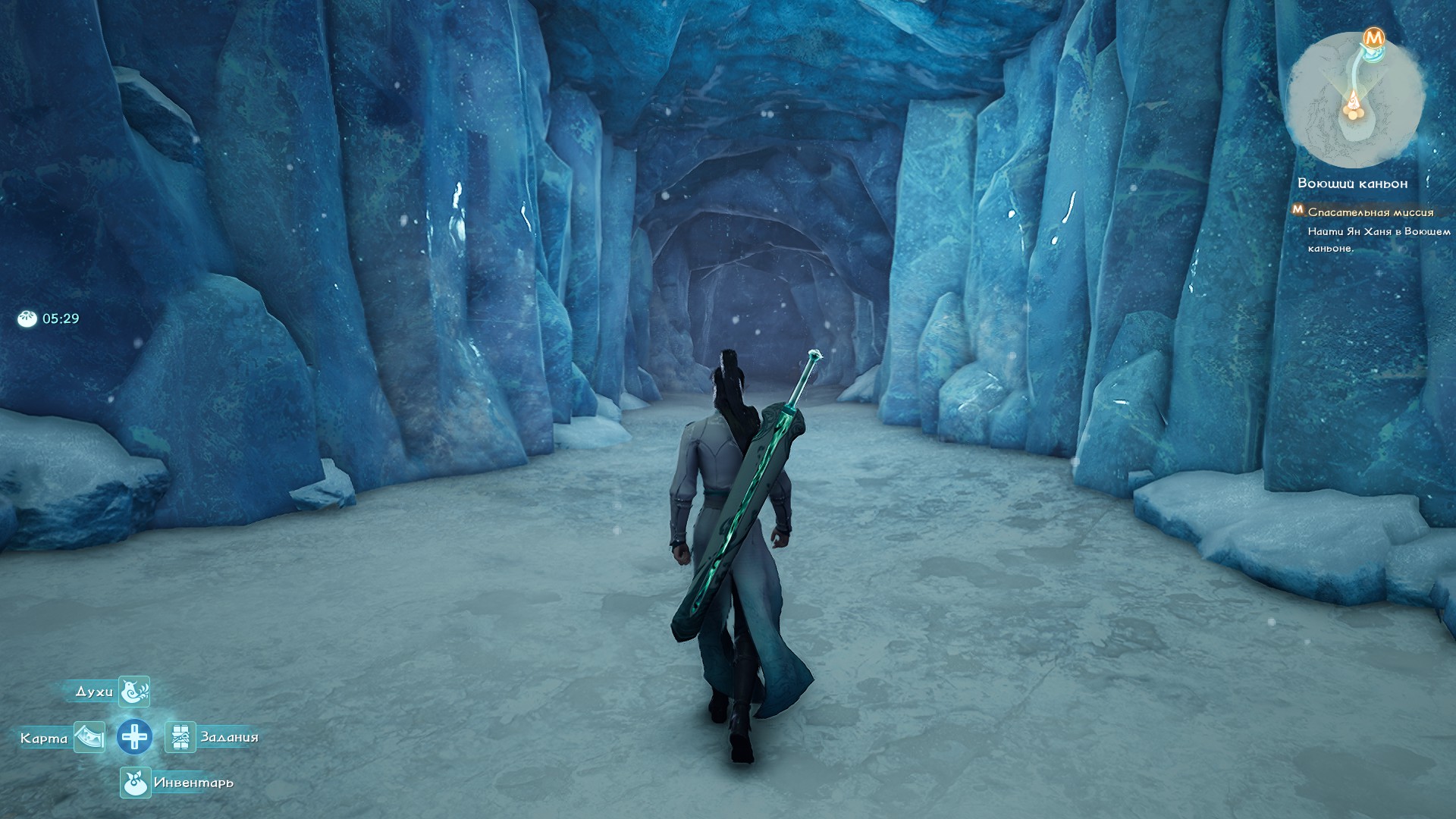The width and height of the screenshot is (1456, 819).
Task: Click the orange M quest marker on minimap
Action: [x=1373, y=37]
